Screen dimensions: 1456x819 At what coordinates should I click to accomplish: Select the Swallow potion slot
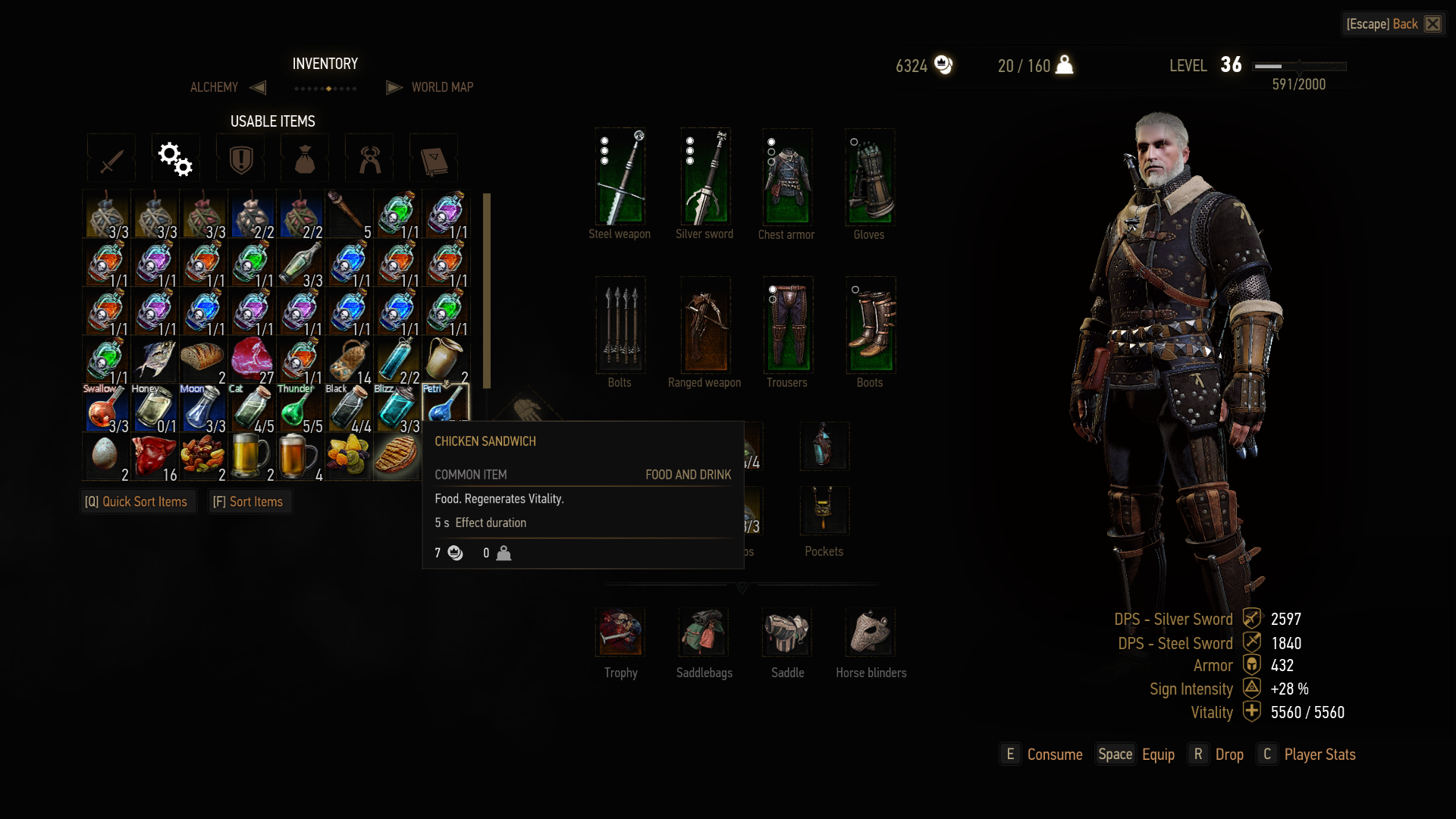point(106,408)
